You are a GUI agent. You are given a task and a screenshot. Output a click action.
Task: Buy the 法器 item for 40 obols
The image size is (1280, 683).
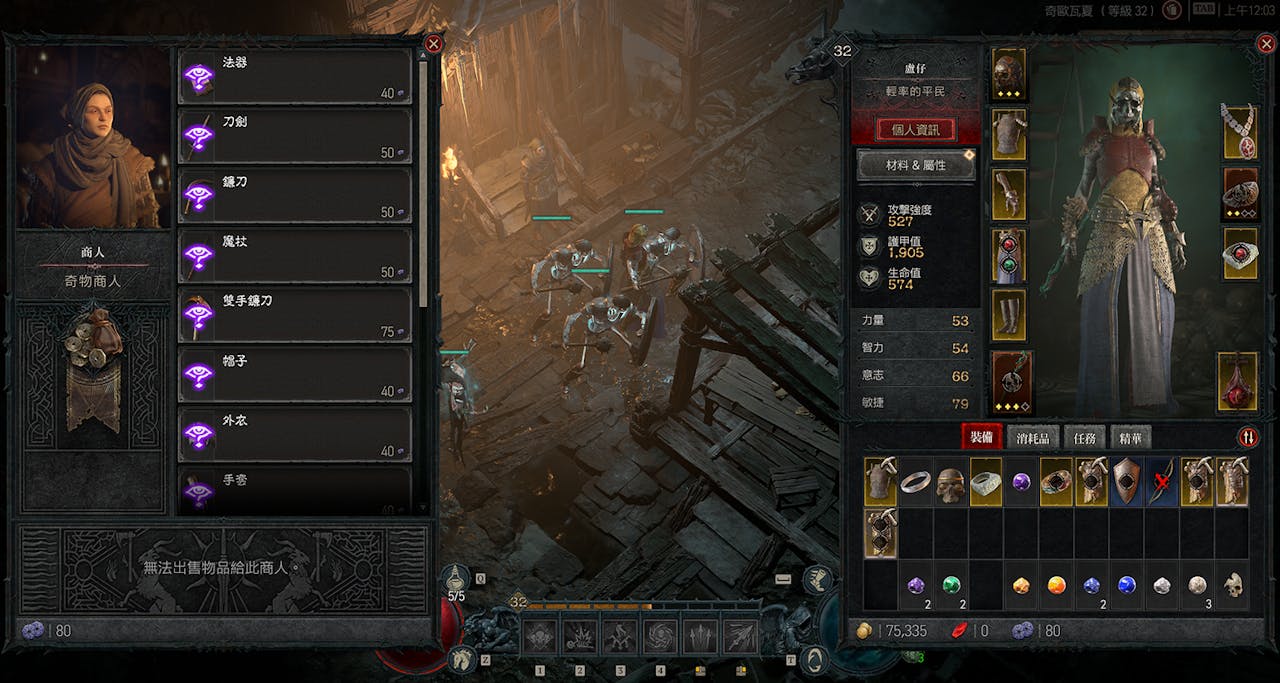295,76
